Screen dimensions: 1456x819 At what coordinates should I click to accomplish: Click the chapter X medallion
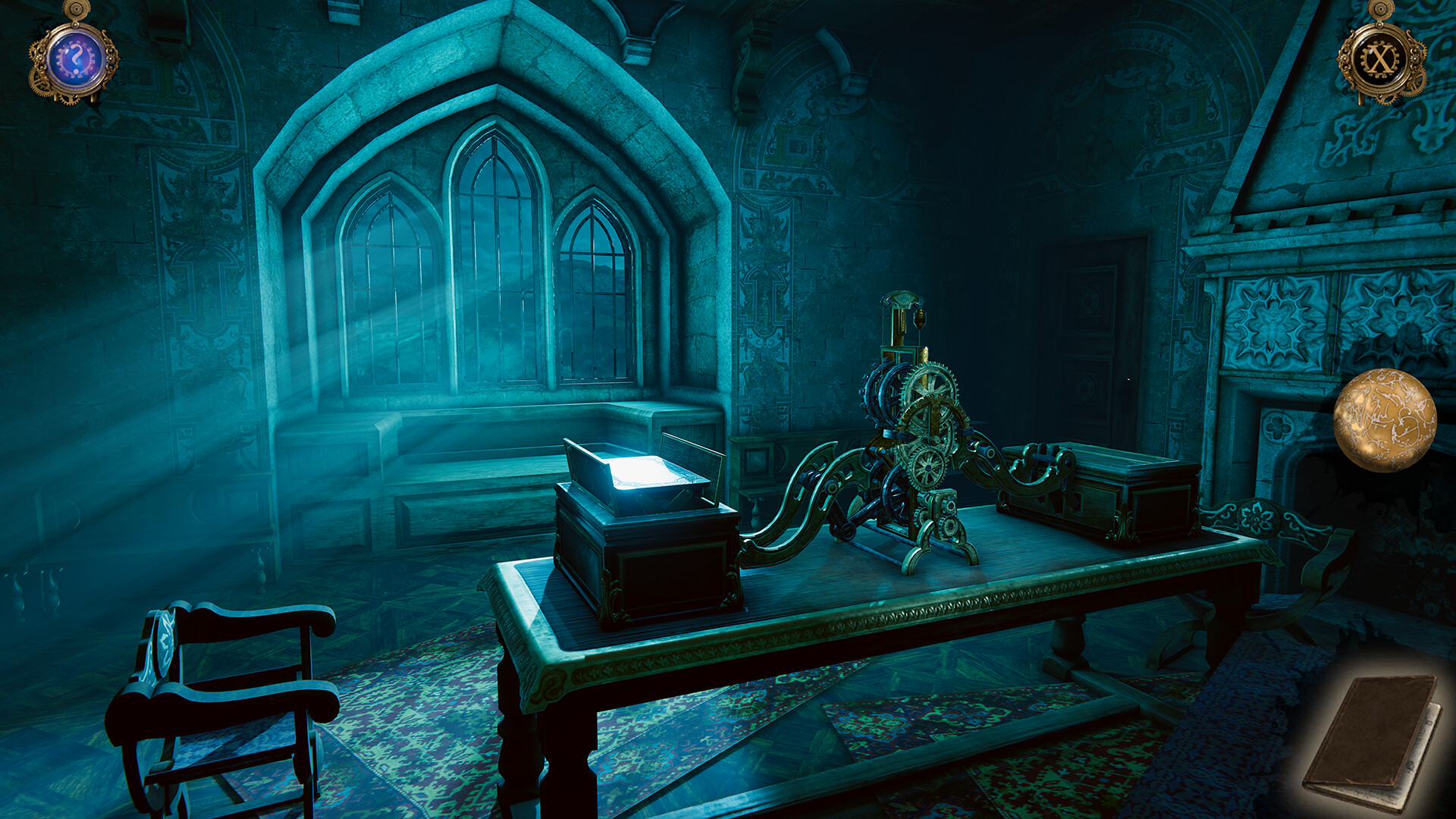[1381, 59]
